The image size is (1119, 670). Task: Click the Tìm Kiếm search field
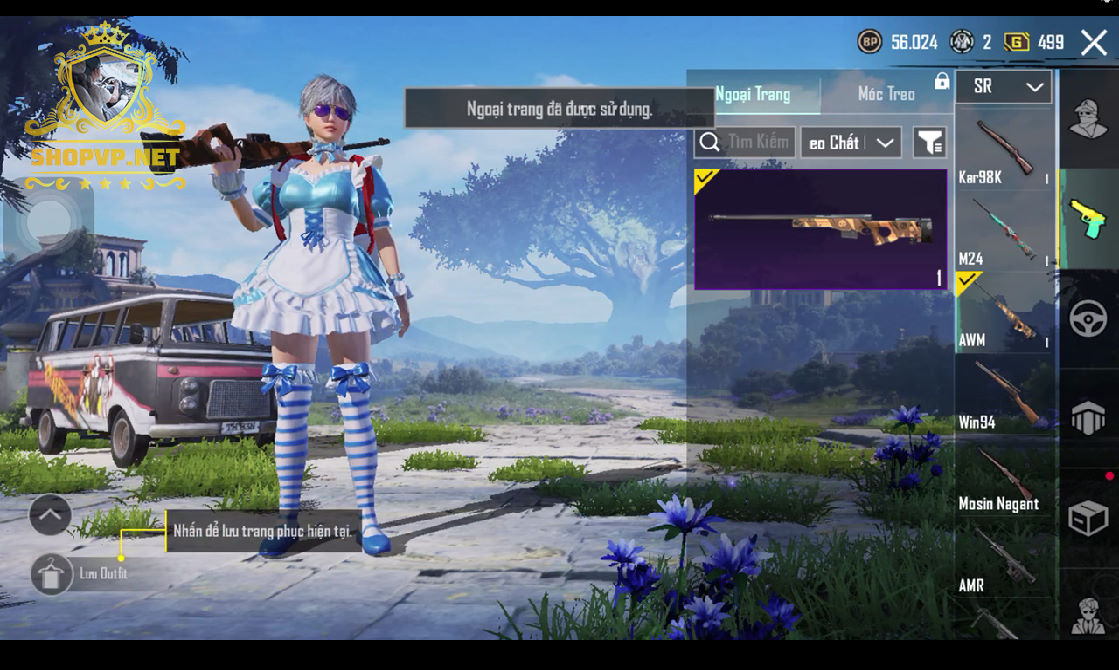pos(746,143)
